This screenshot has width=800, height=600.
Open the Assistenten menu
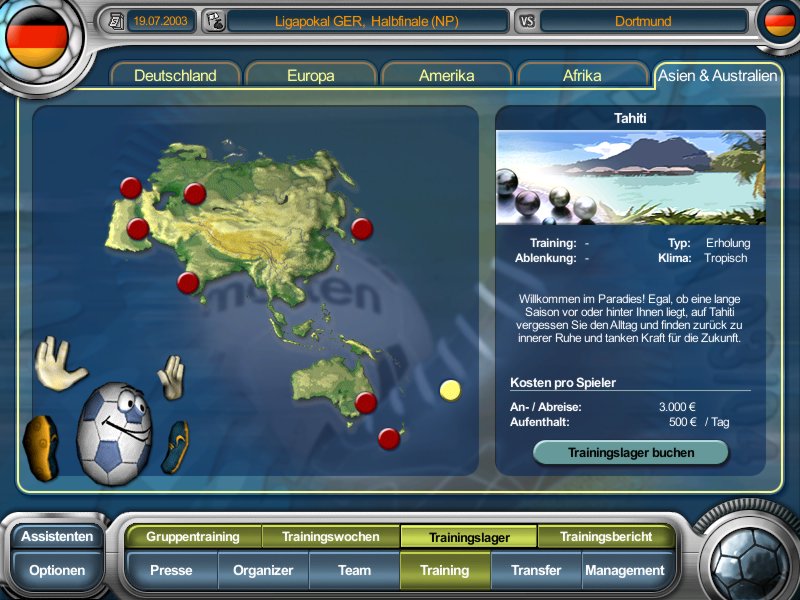(x=57, y=536)
